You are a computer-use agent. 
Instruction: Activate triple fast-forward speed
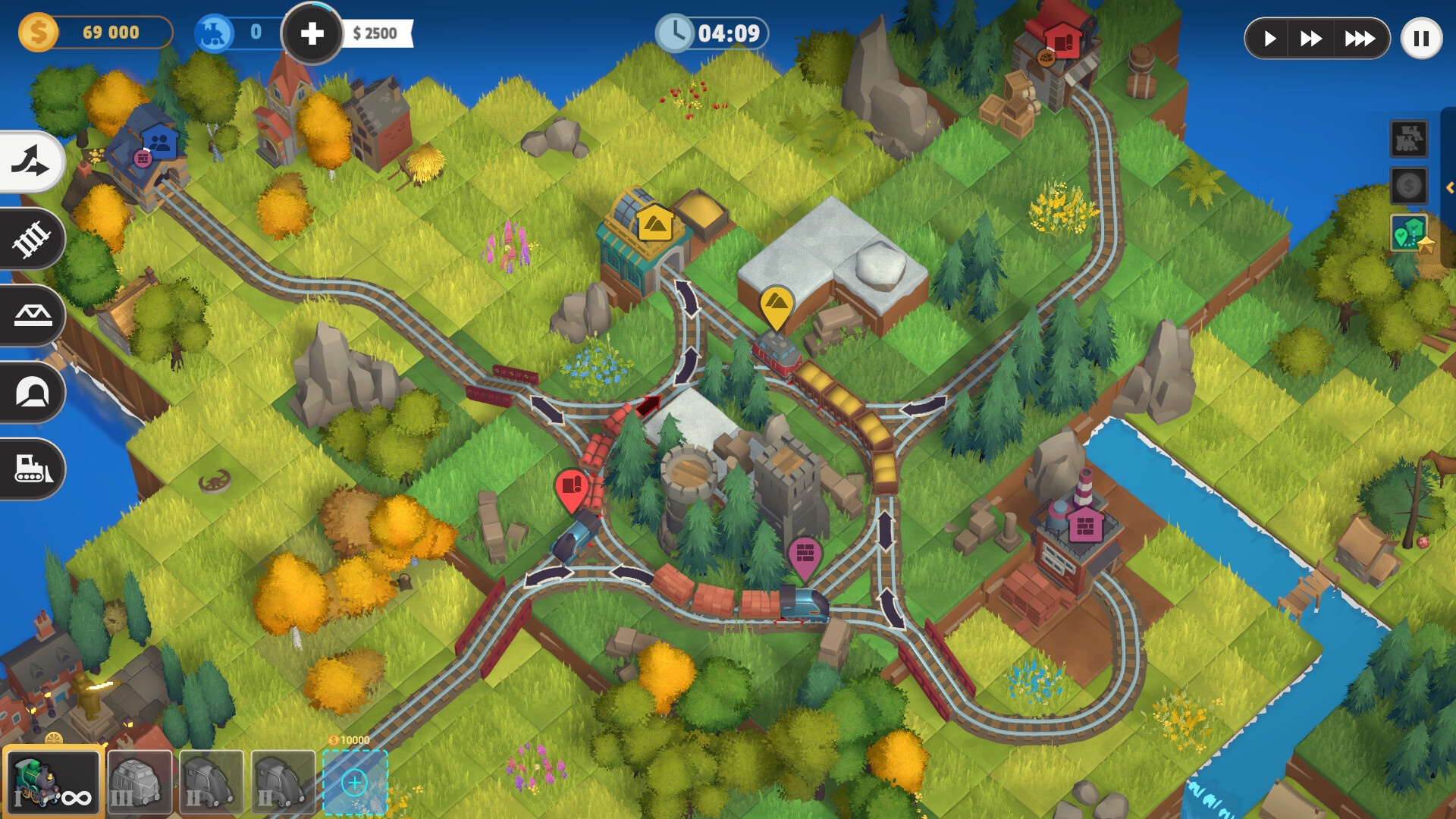1359,38
